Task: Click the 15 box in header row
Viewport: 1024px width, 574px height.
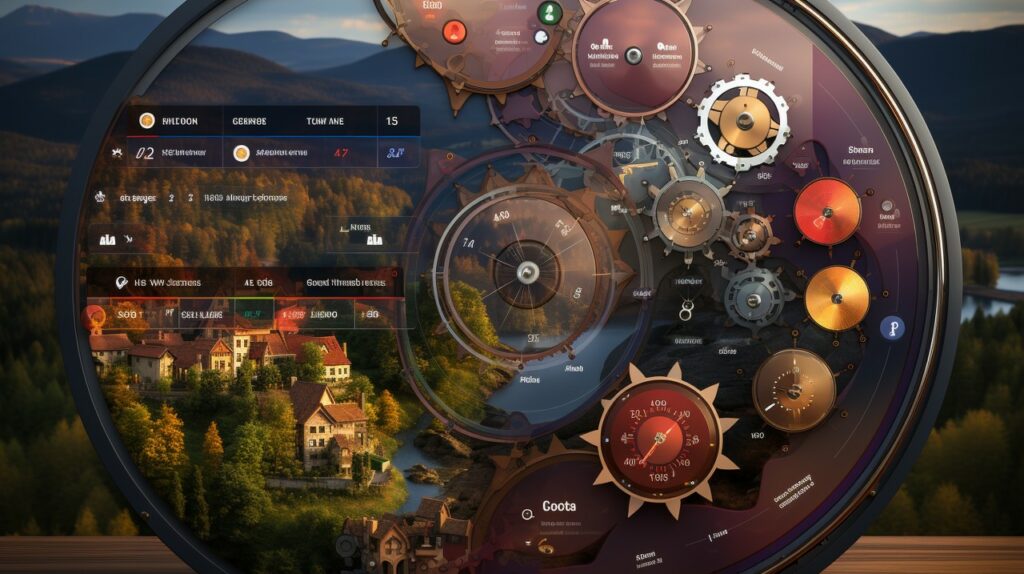Action: point(391,121)
